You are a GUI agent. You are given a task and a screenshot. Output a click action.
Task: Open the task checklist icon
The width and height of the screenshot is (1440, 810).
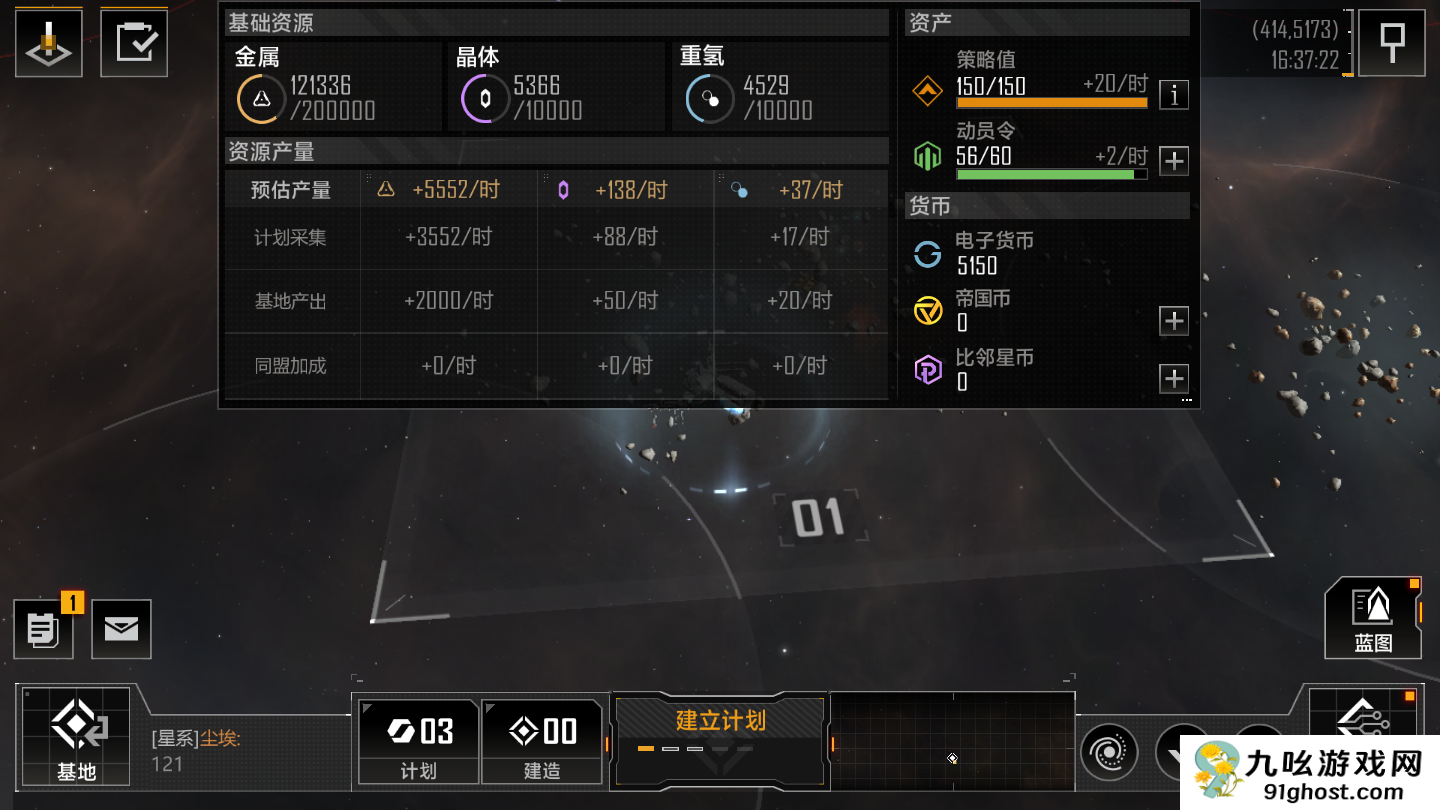tap(134, 43)
